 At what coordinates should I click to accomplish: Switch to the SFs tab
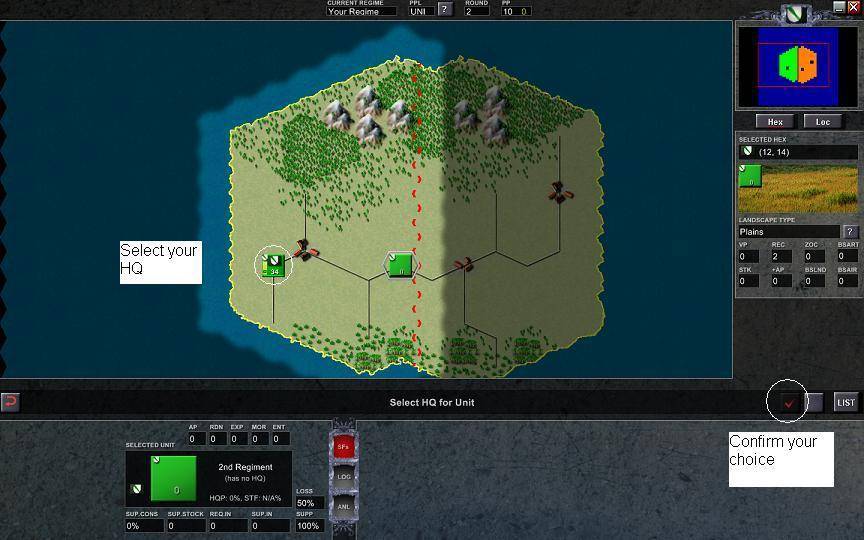(x=343, y=447)
